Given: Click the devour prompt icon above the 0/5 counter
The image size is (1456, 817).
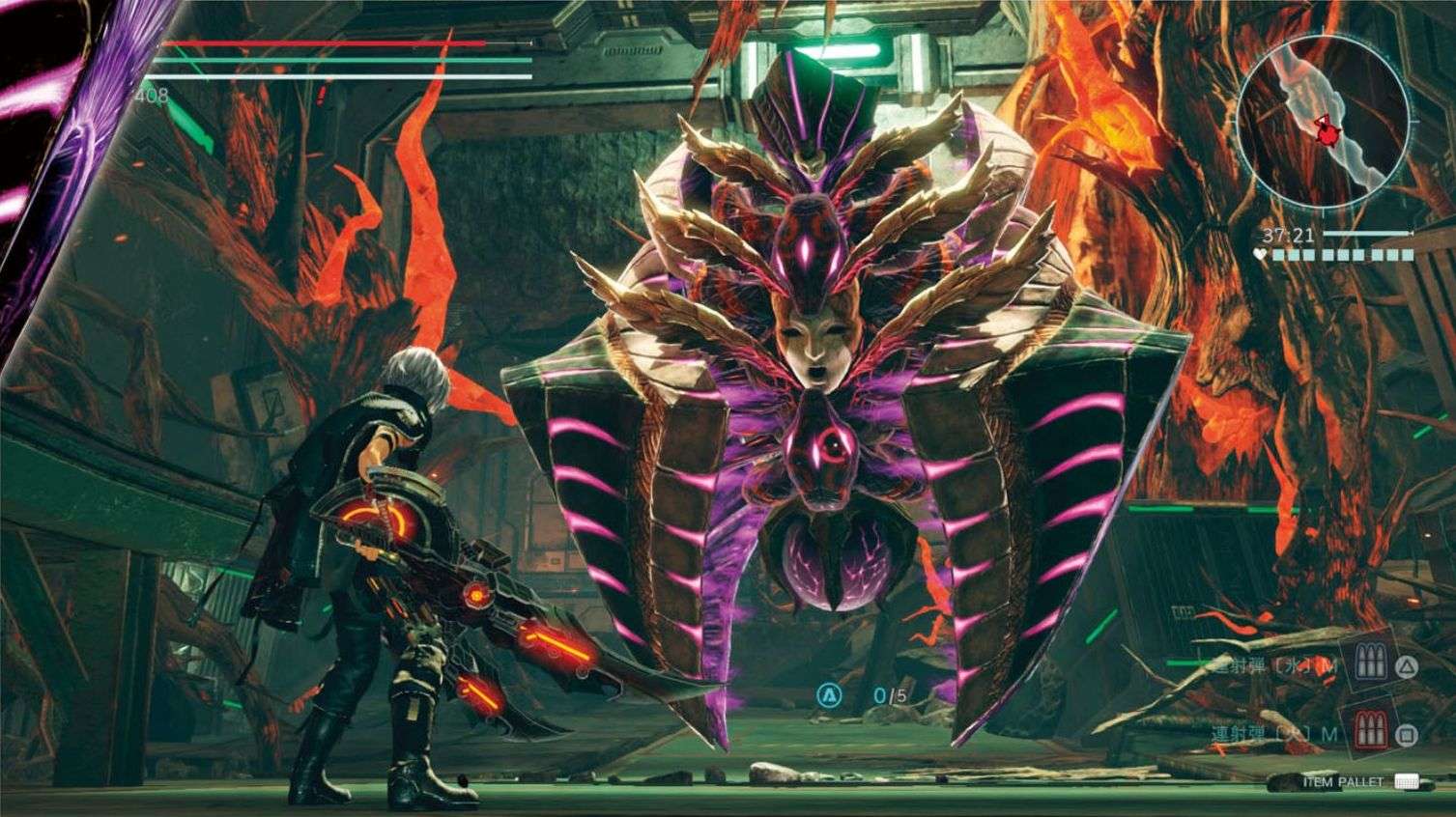Looking at the screenshot, I should pos(828,691).
